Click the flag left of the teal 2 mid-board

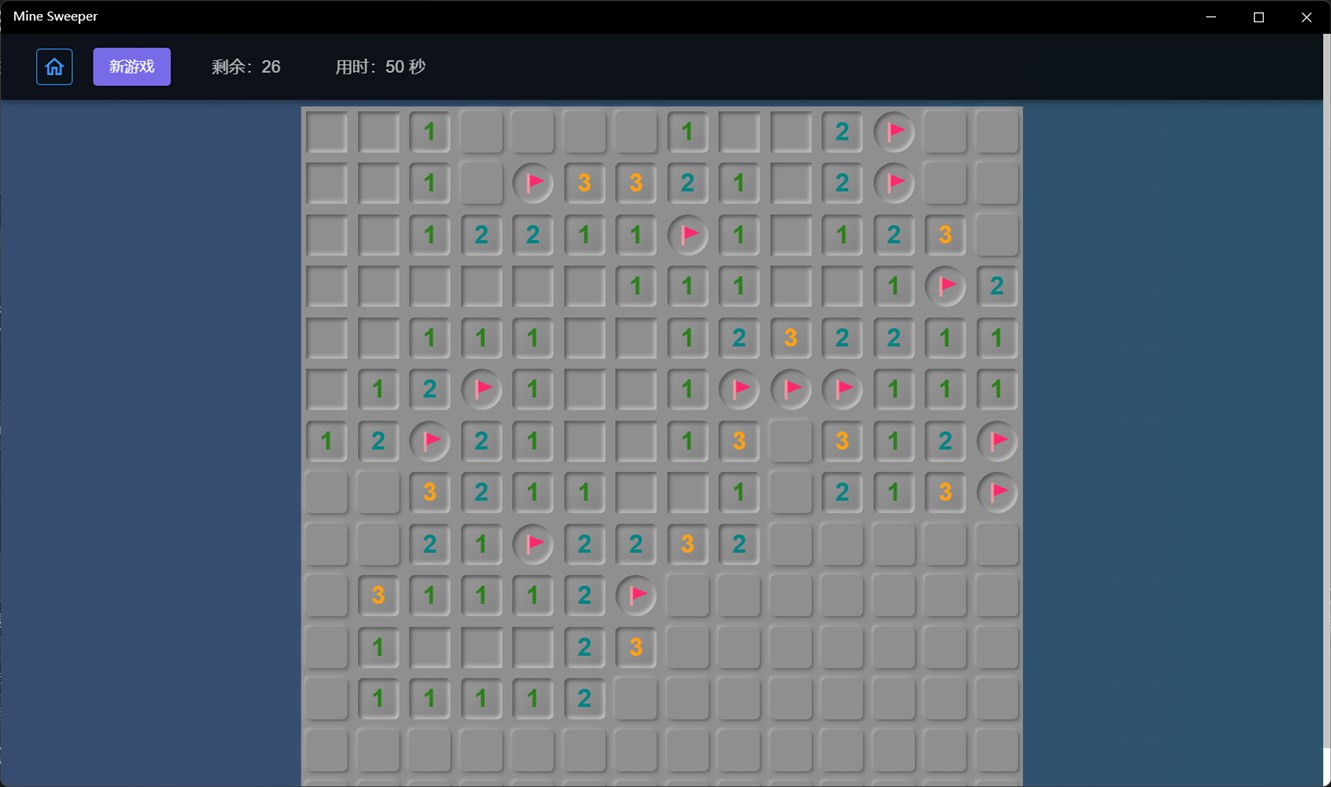click(533, 544)
